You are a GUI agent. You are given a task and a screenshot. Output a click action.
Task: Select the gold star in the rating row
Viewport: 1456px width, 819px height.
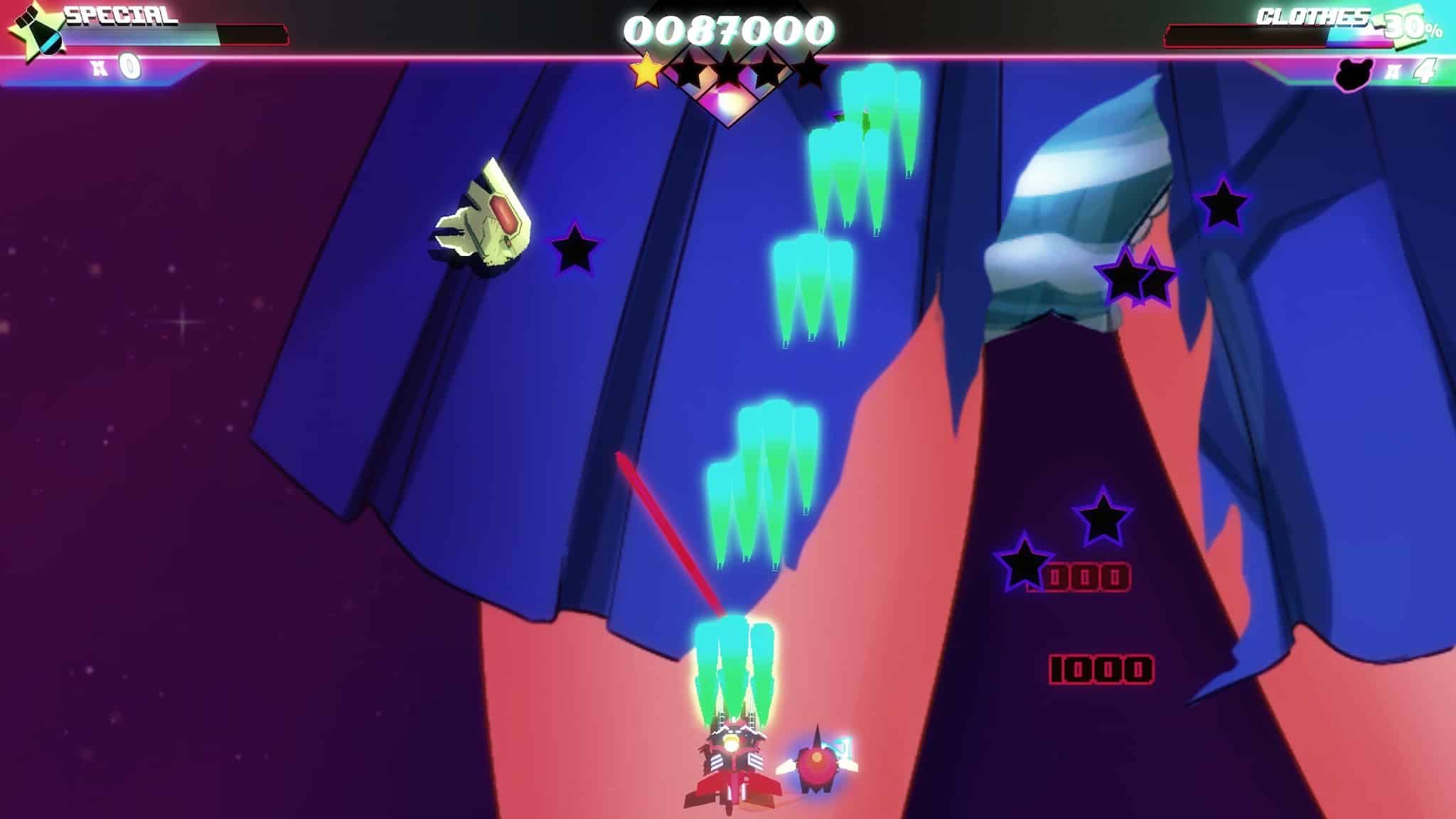point(646,72)
